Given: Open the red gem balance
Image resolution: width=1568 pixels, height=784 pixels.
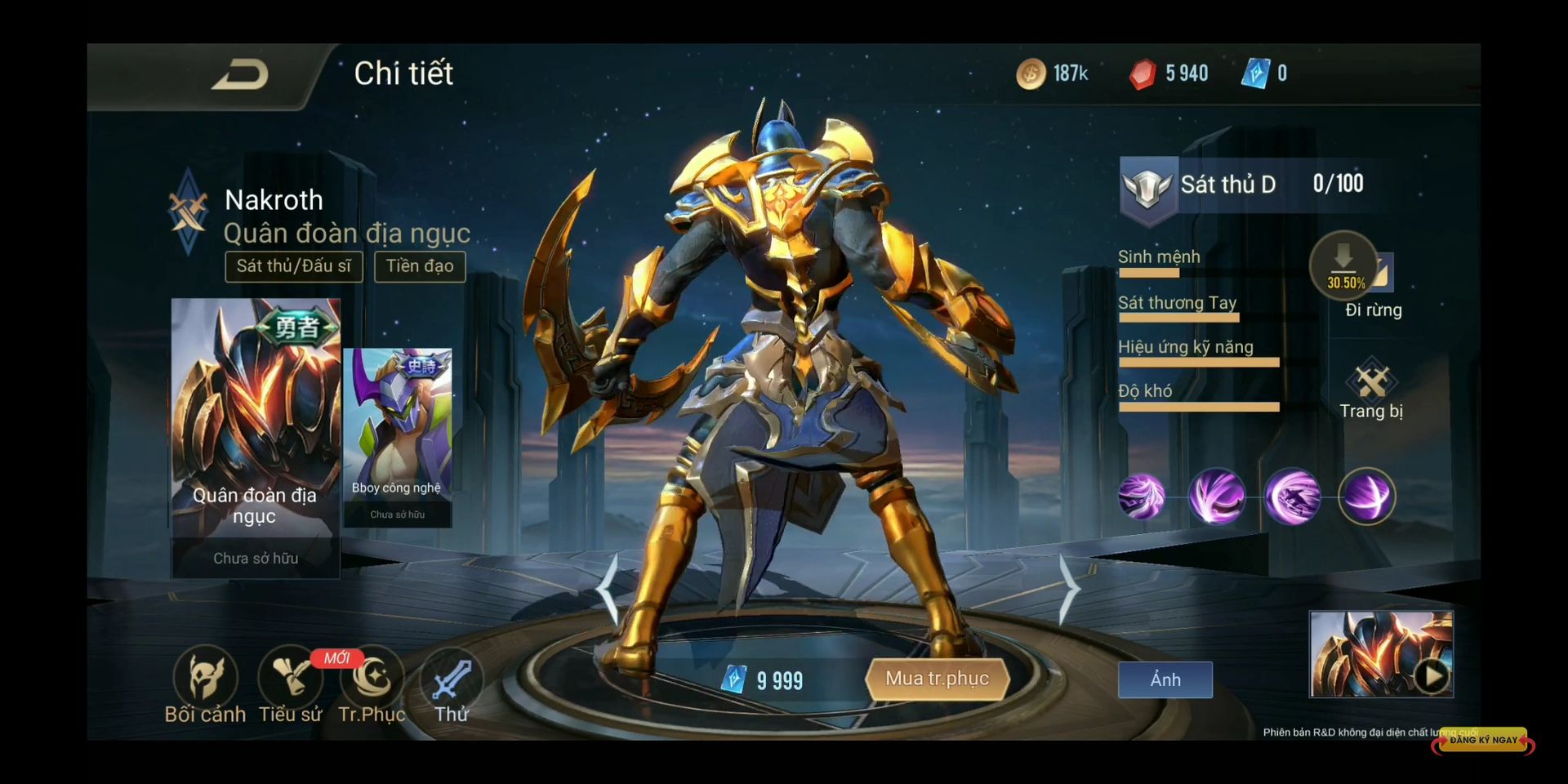Looking at the screenshot, I should pos(1168,73).
